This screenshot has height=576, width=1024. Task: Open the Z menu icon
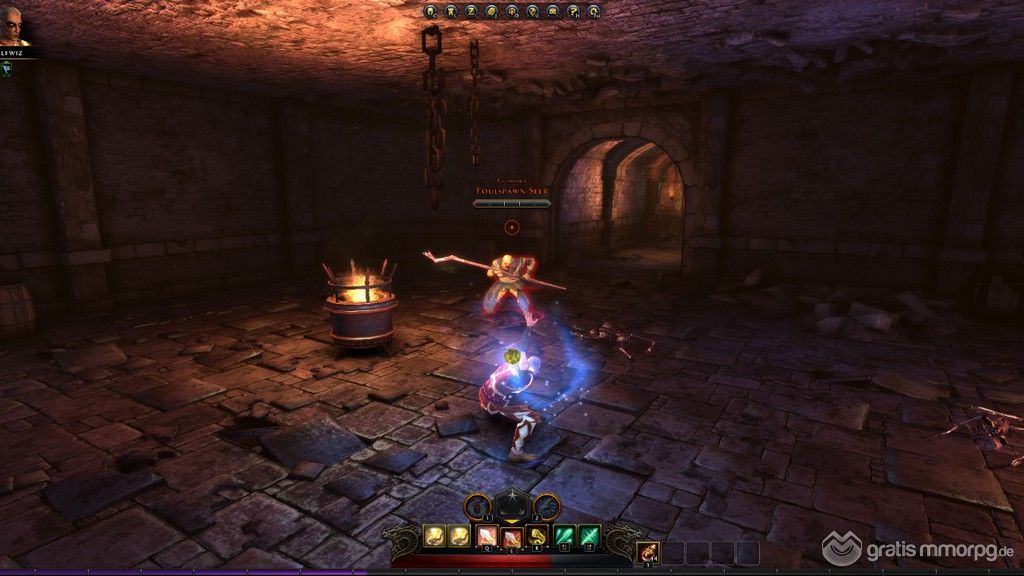pyautogui.click(x=472, y=12)
